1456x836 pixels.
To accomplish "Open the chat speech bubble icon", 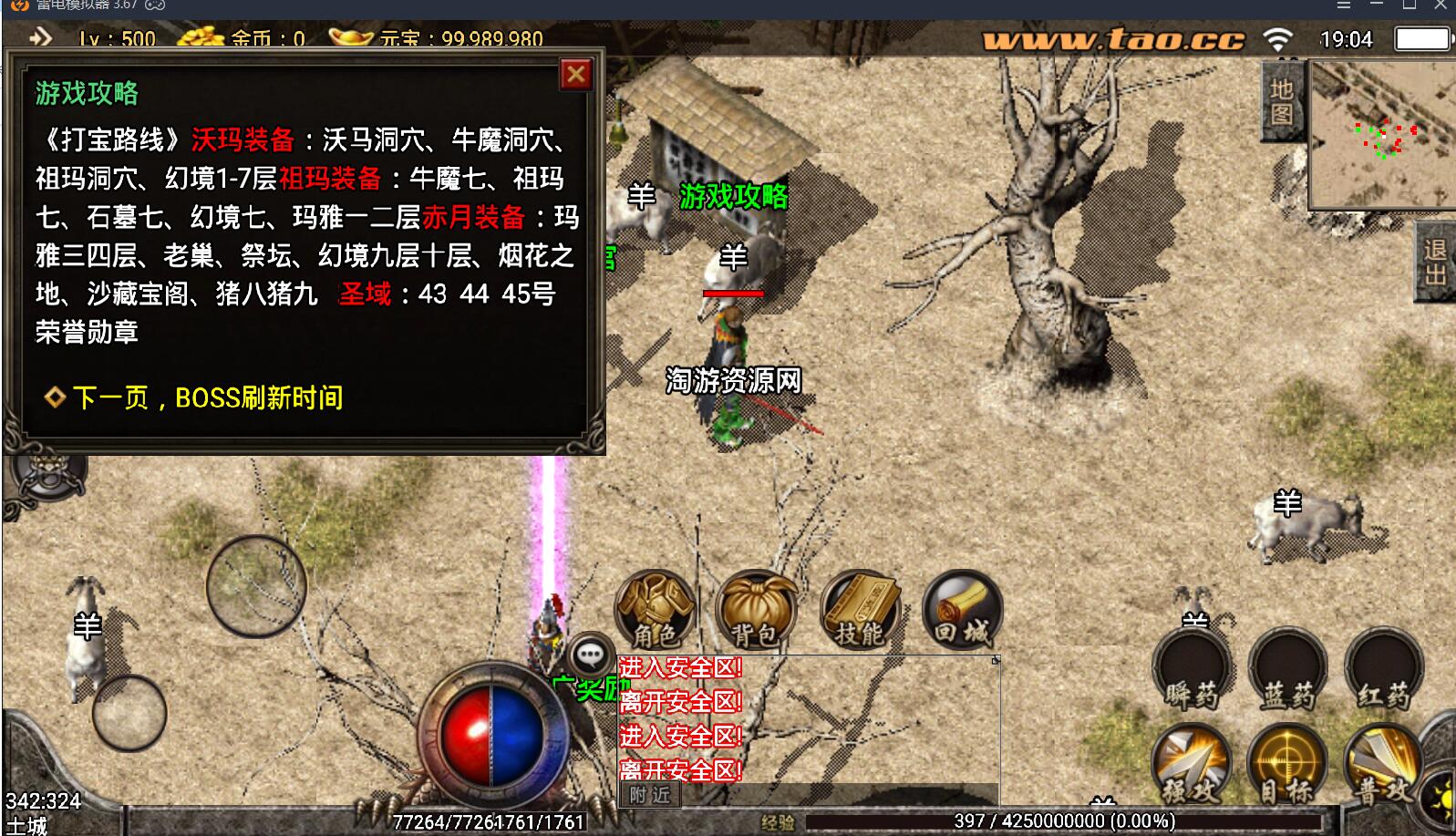I will [x=592, y=654].
